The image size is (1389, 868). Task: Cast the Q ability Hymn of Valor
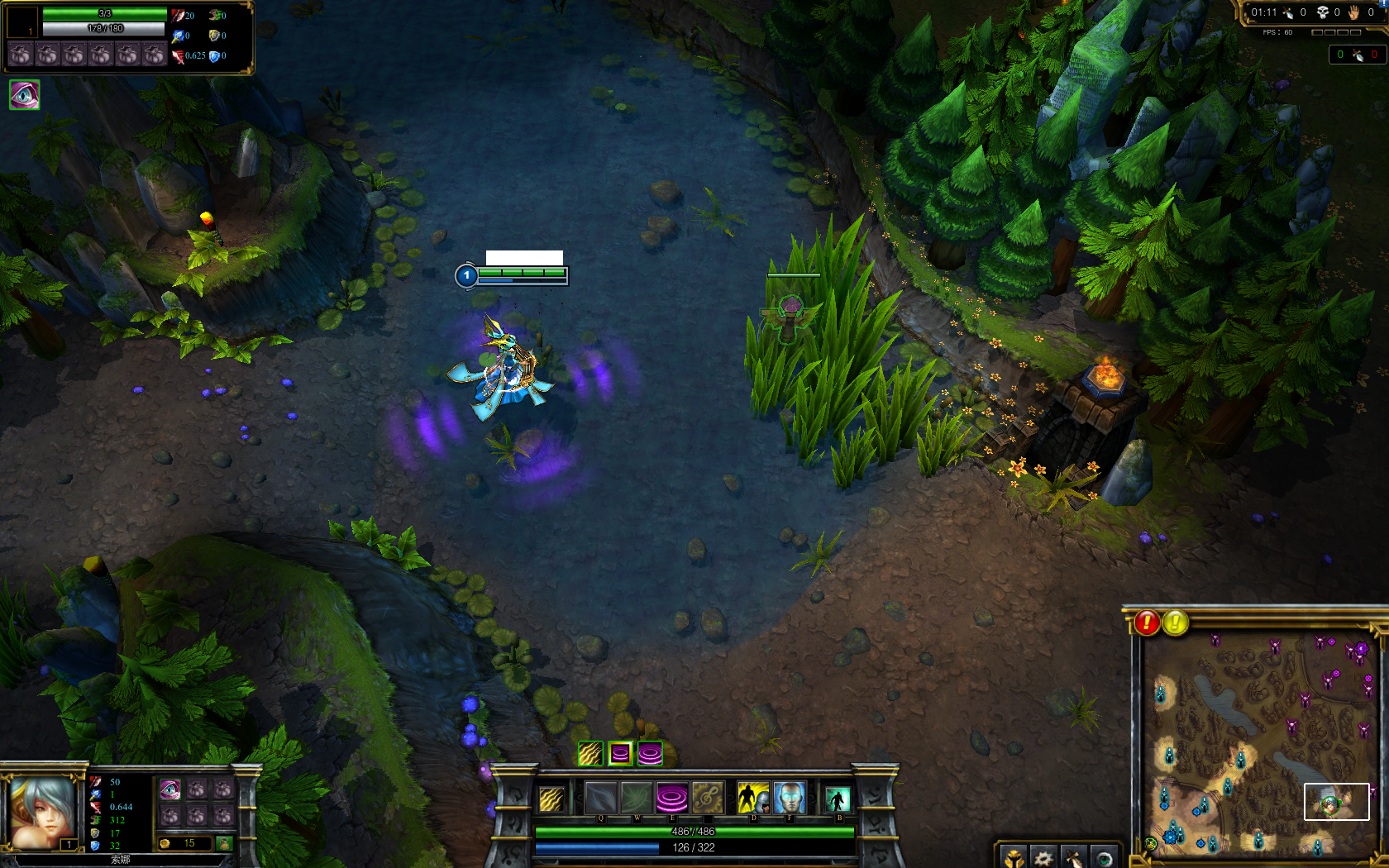601,798
